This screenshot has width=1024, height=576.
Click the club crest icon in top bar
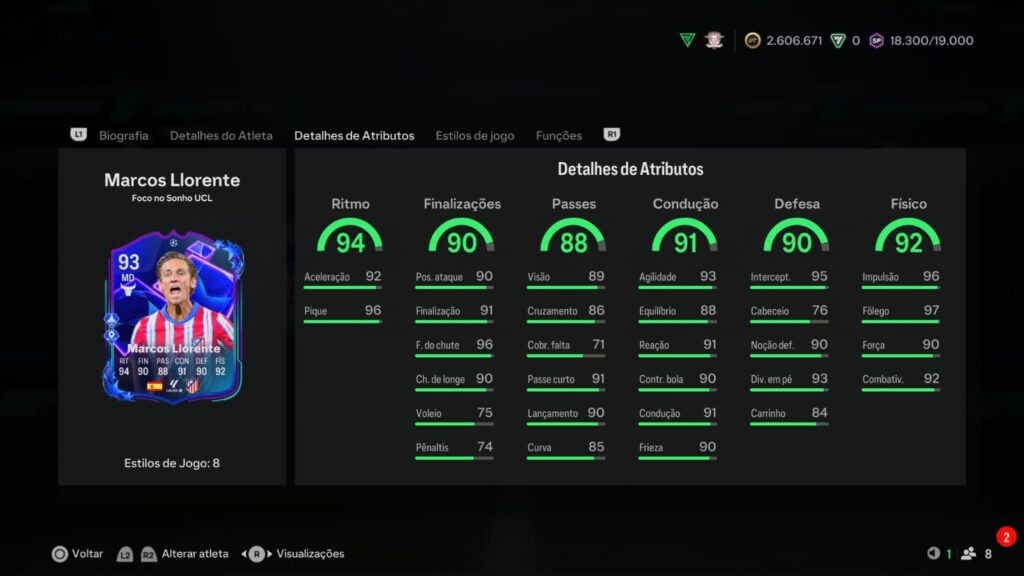[714, 40]
